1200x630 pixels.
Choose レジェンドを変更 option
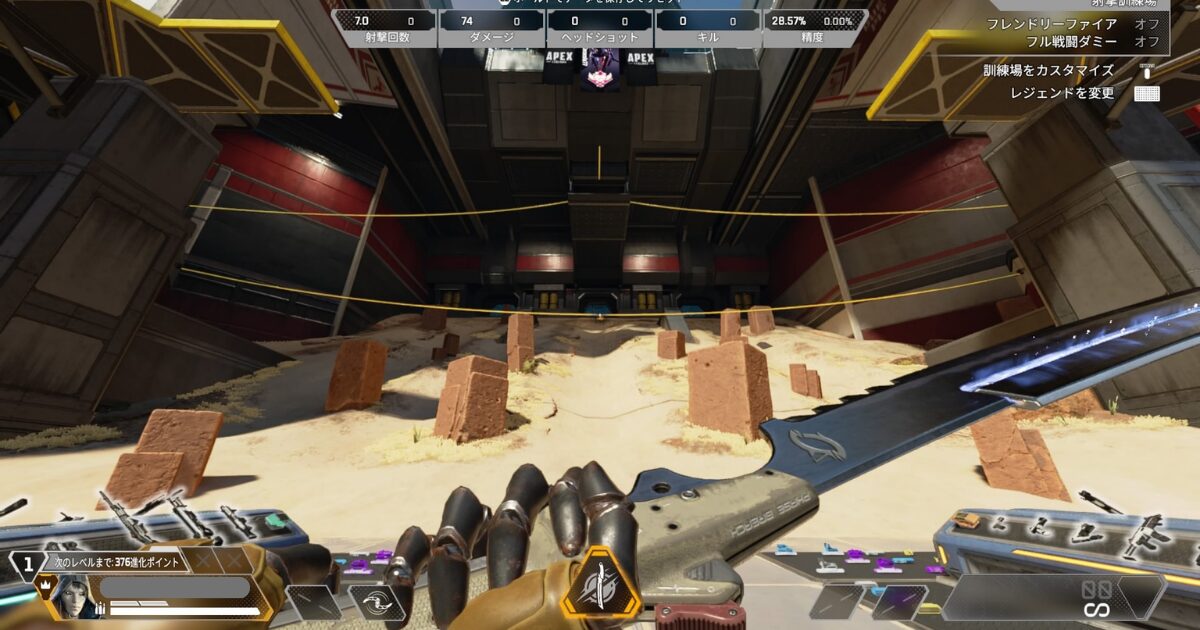tap(1060, 93)
